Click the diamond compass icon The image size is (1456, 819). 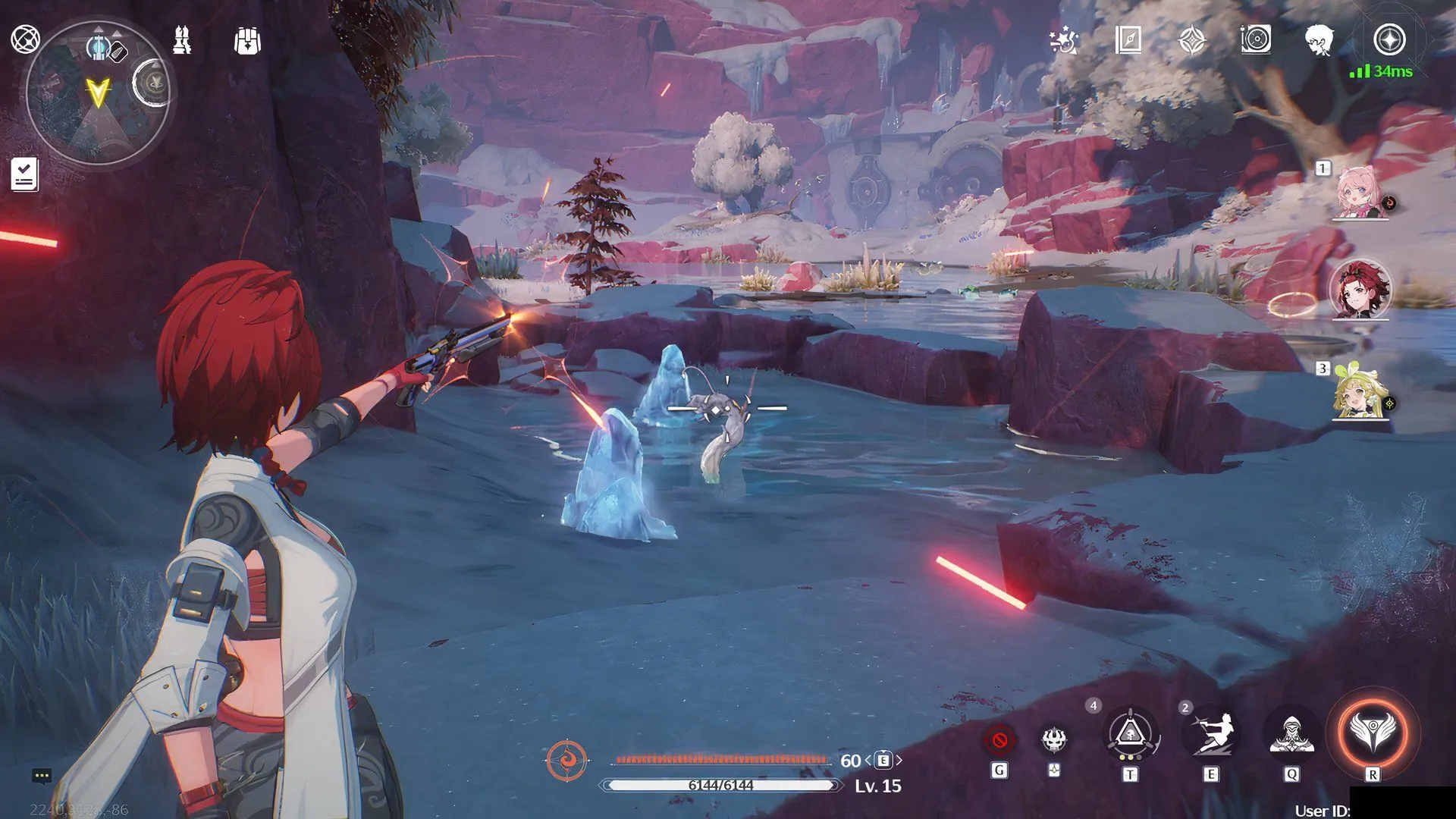(x=1192, y=40)
